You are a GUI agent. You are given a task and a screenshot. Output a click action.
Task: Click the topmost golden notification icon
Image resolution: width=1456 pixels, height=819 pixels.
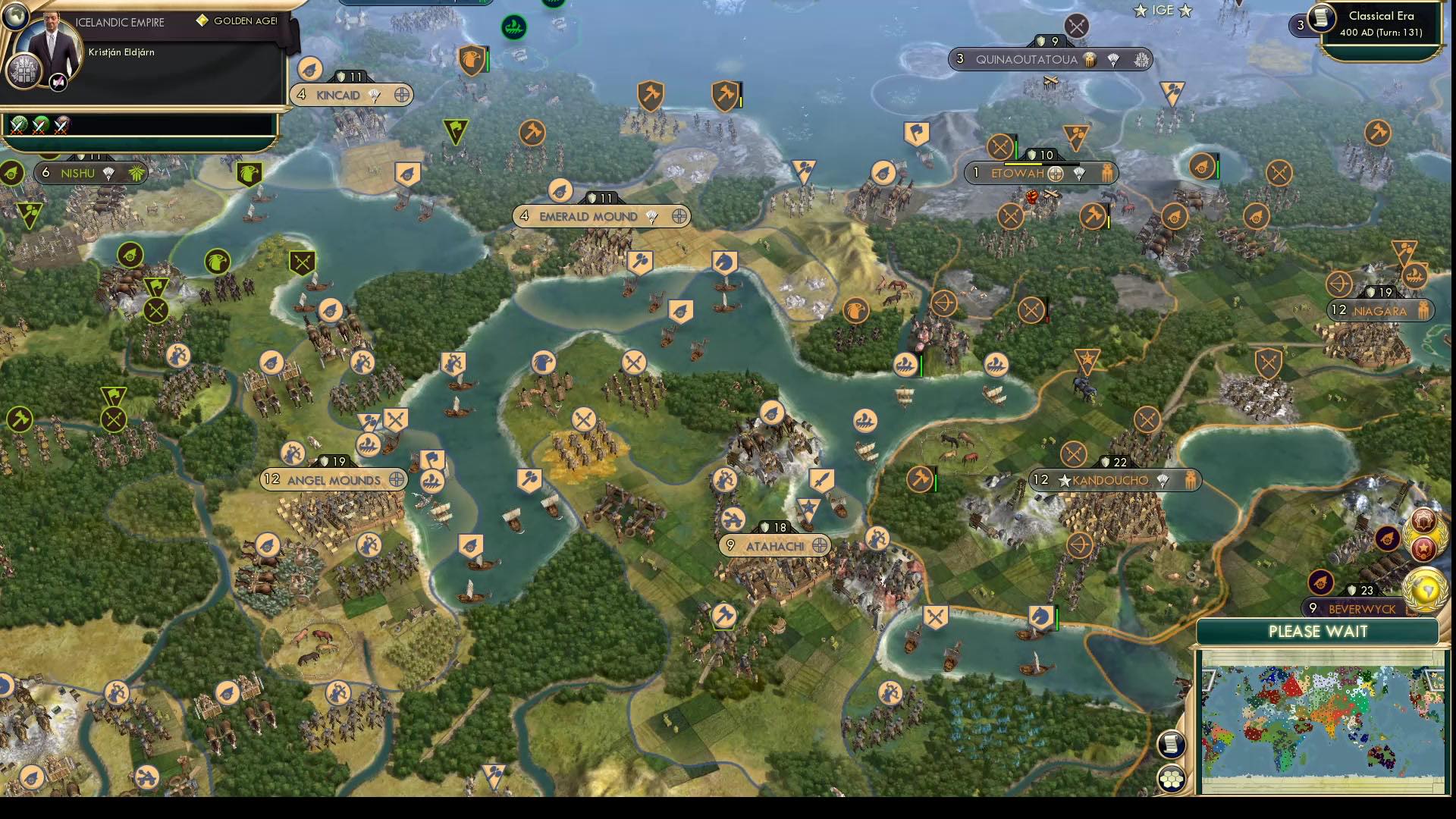(1423, 520)
